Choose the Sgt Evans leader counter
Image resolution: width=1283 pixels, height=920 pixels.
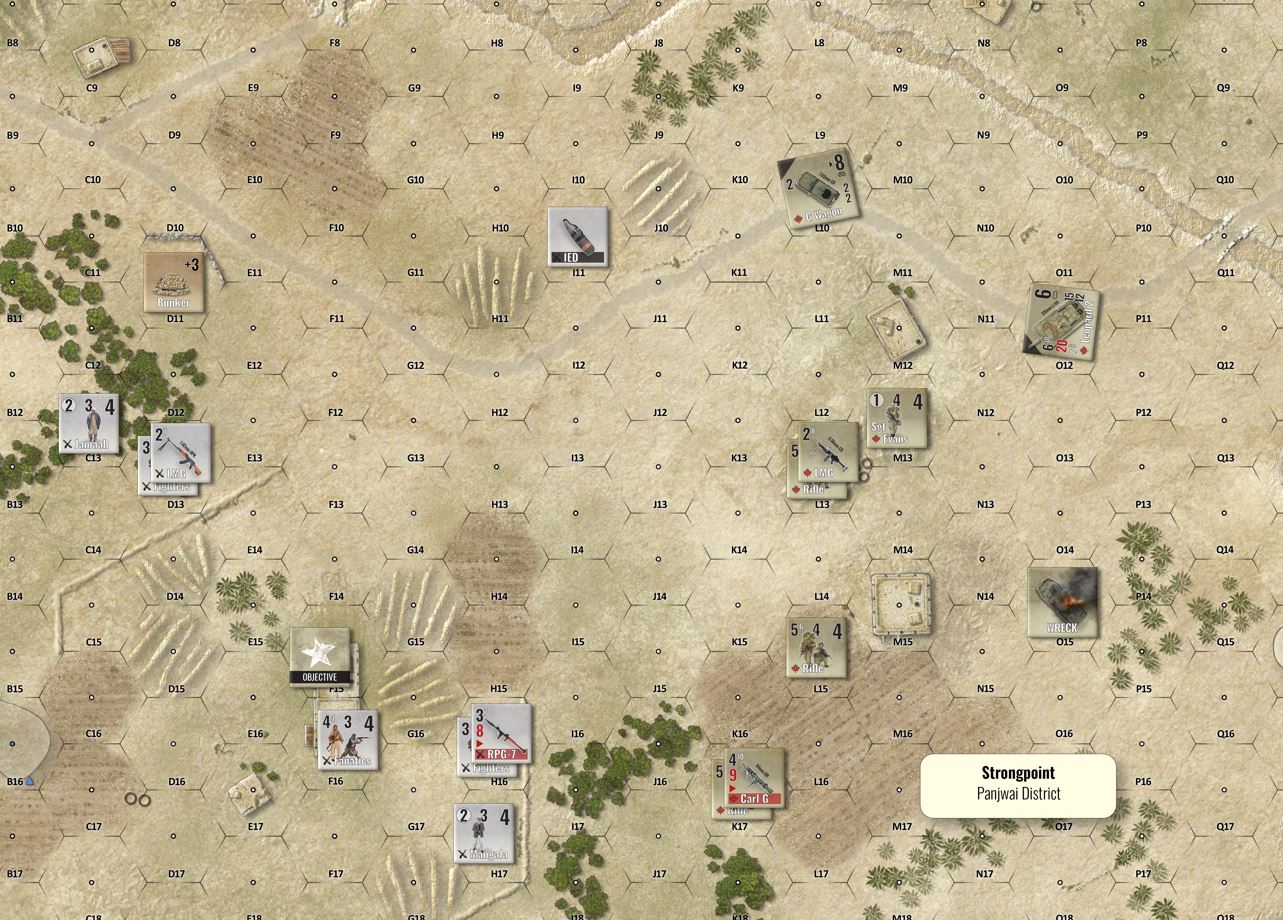point(897,418)
